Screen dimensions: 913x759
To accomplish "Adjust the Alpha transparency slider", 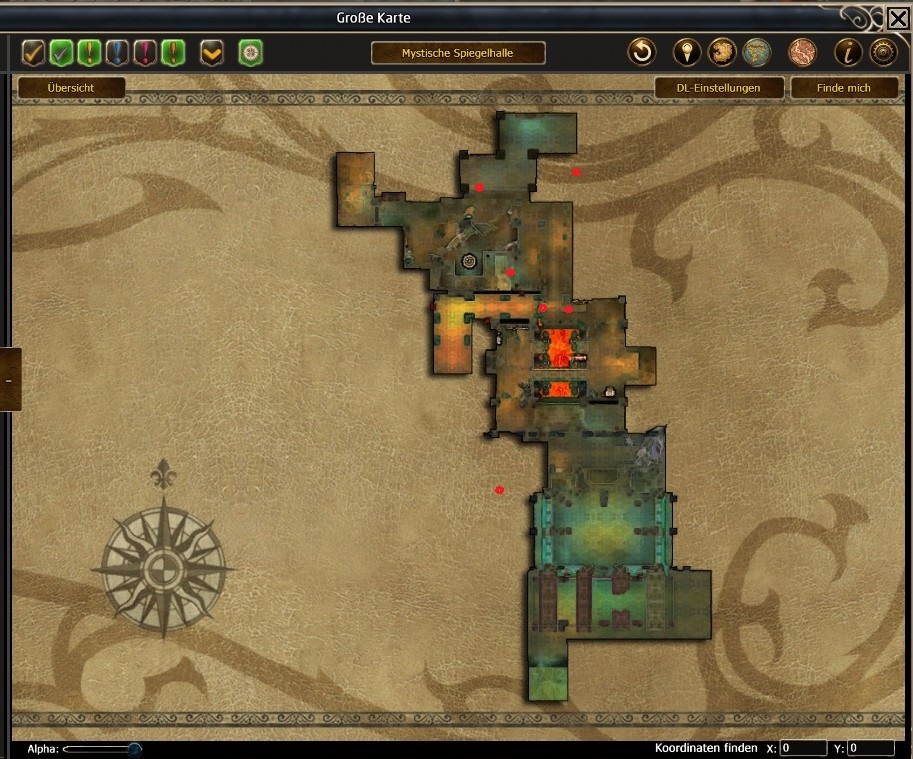I will pos(134,748).
